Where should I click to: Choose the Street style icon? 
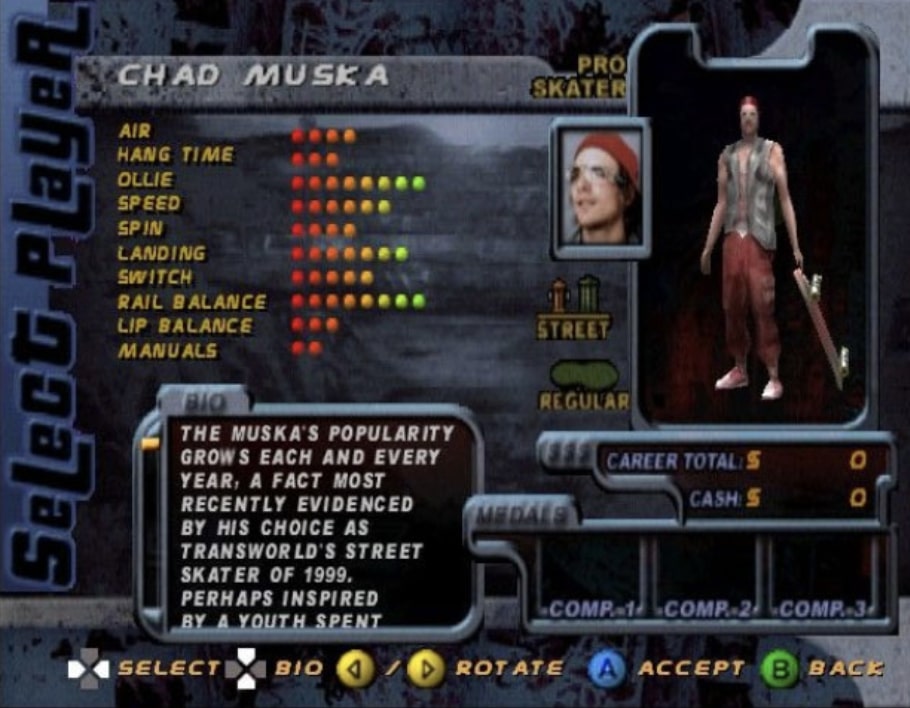pyautogui.click(x=573, y=306)
